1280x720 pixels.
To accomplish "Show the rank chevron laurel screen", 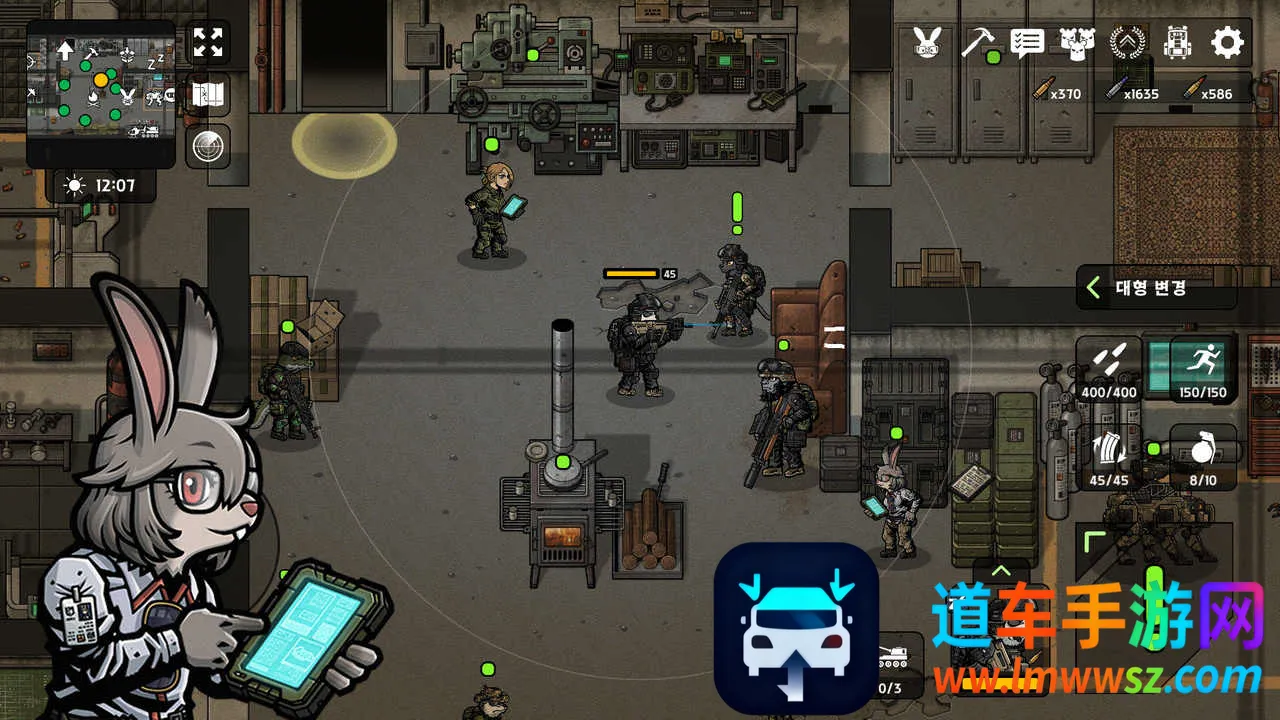I will click(1128, 42).
